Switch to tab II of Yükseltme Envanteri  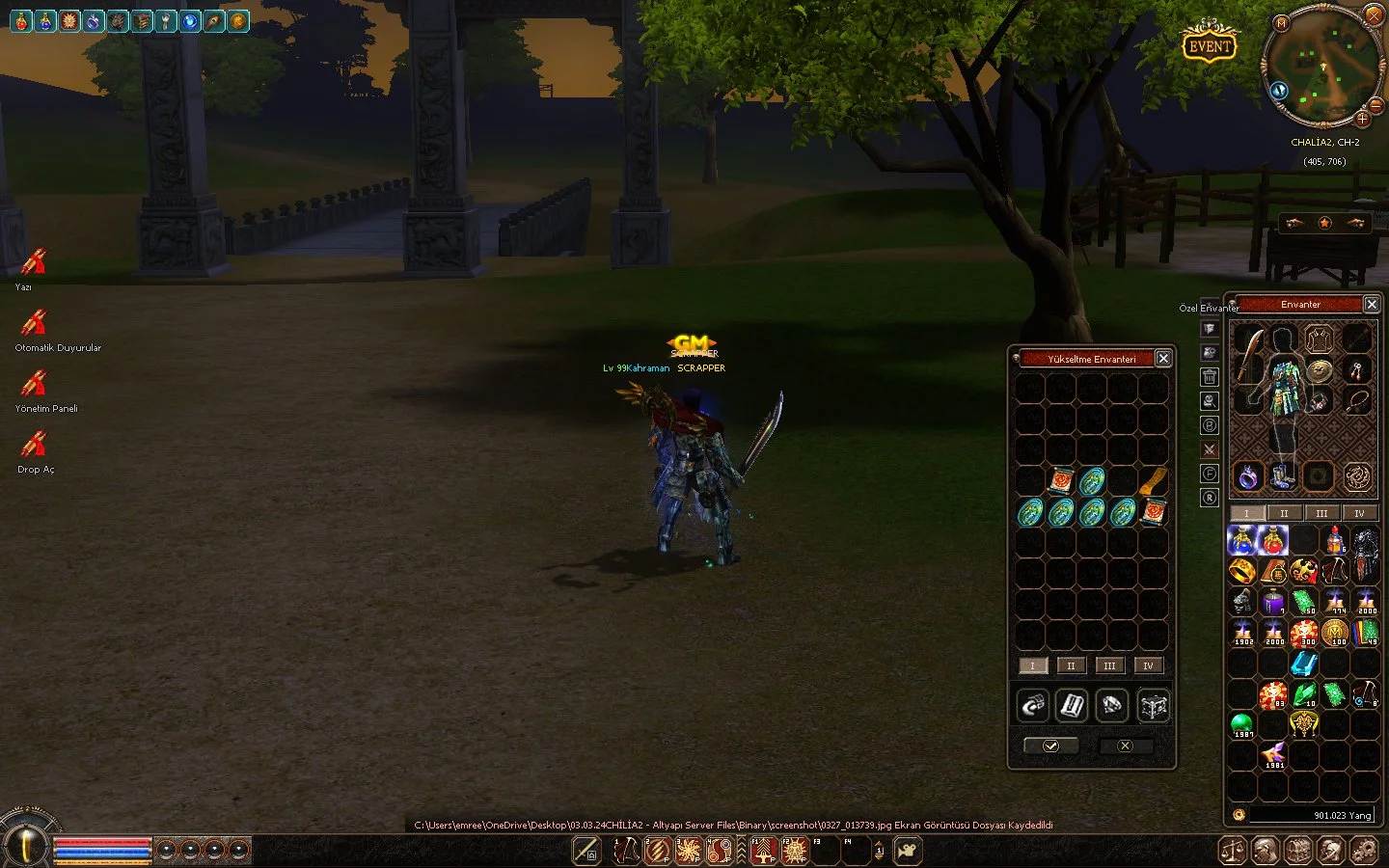1071,665
